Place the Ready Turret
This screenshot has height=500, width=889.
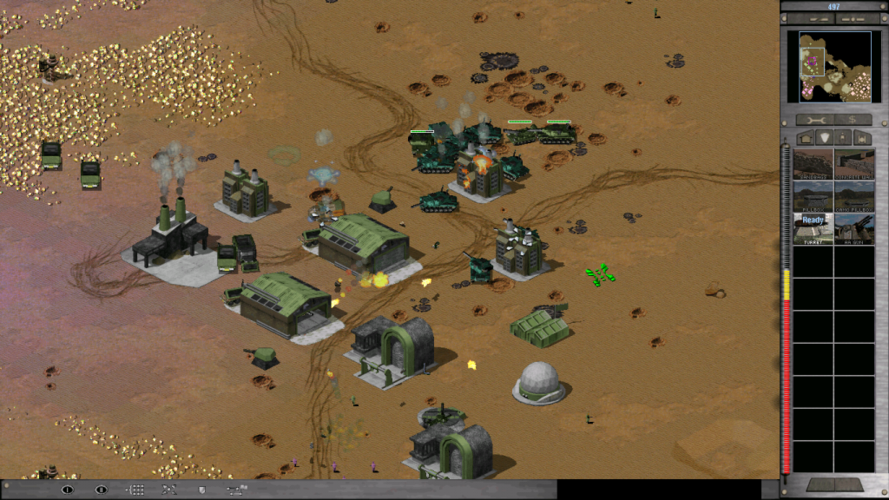[x=813, y=229]
